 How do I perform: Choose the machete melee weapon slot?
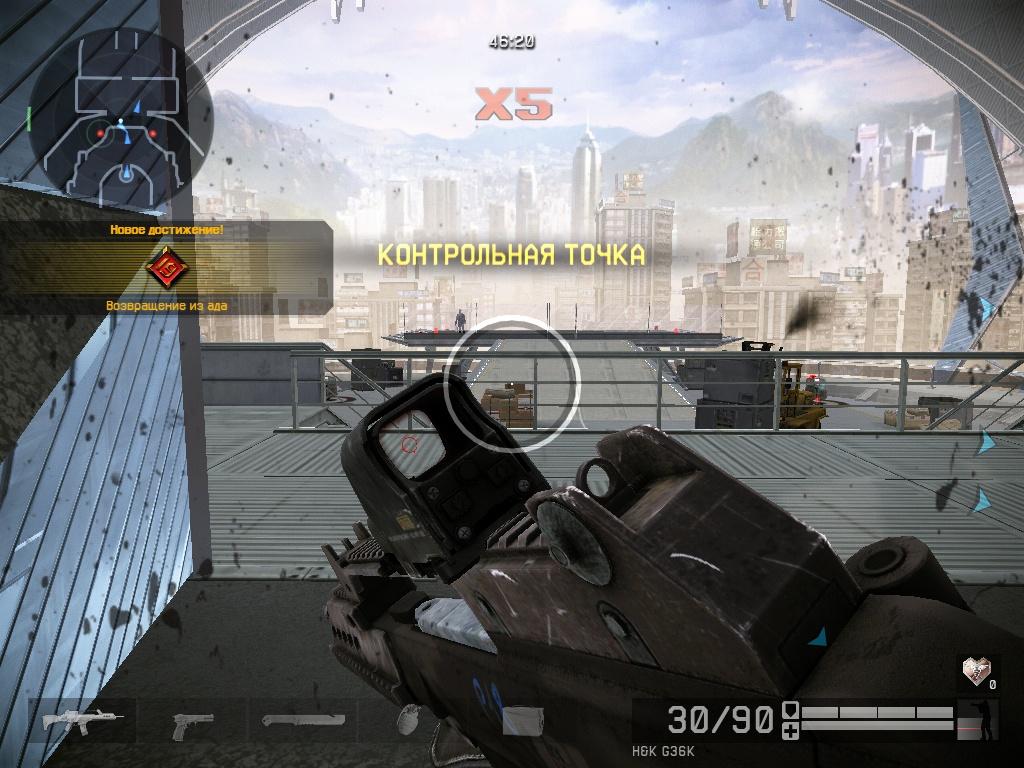[303, 720]
